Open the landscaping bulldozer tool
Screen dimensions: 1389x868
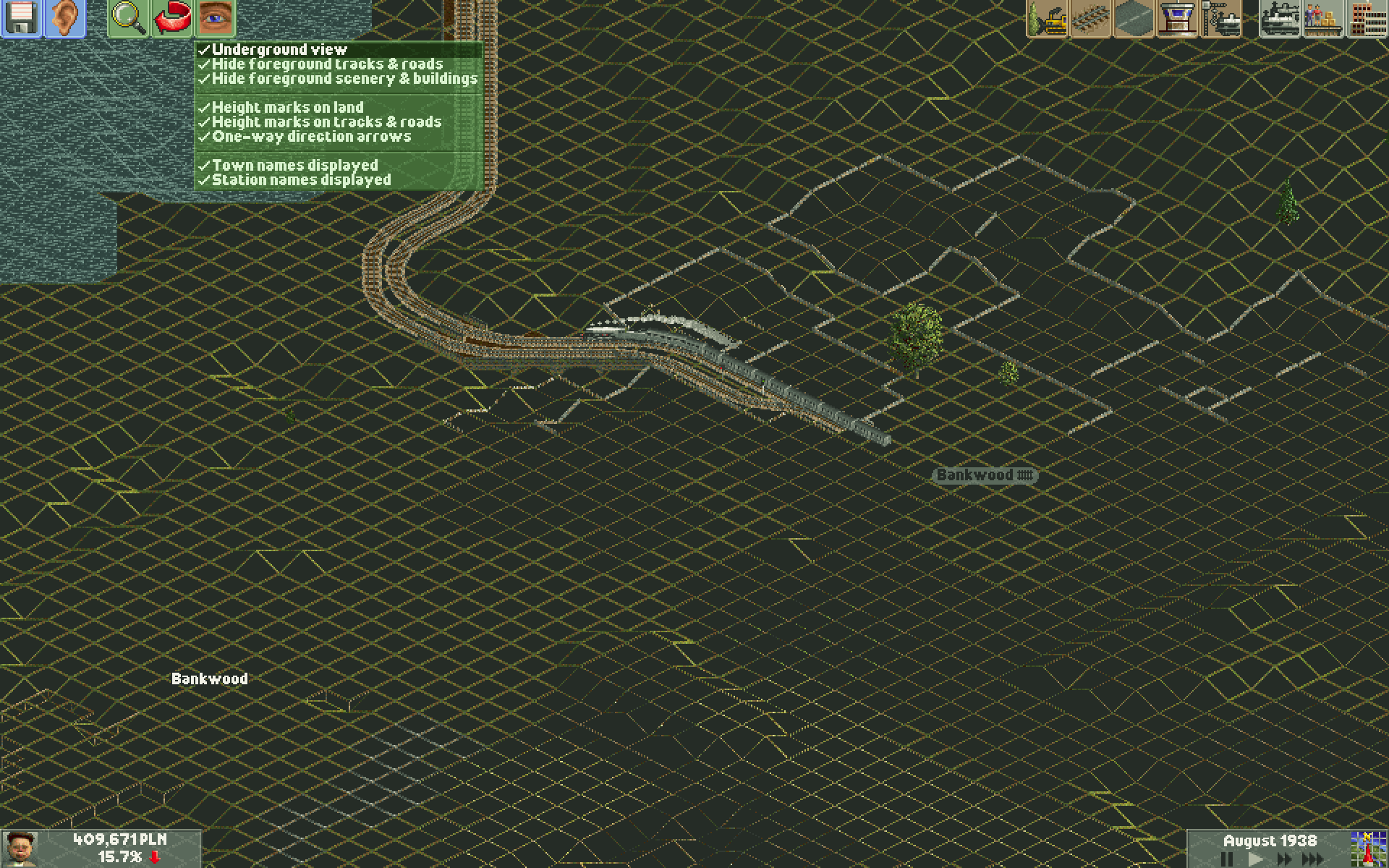[x=1047, y=18]
